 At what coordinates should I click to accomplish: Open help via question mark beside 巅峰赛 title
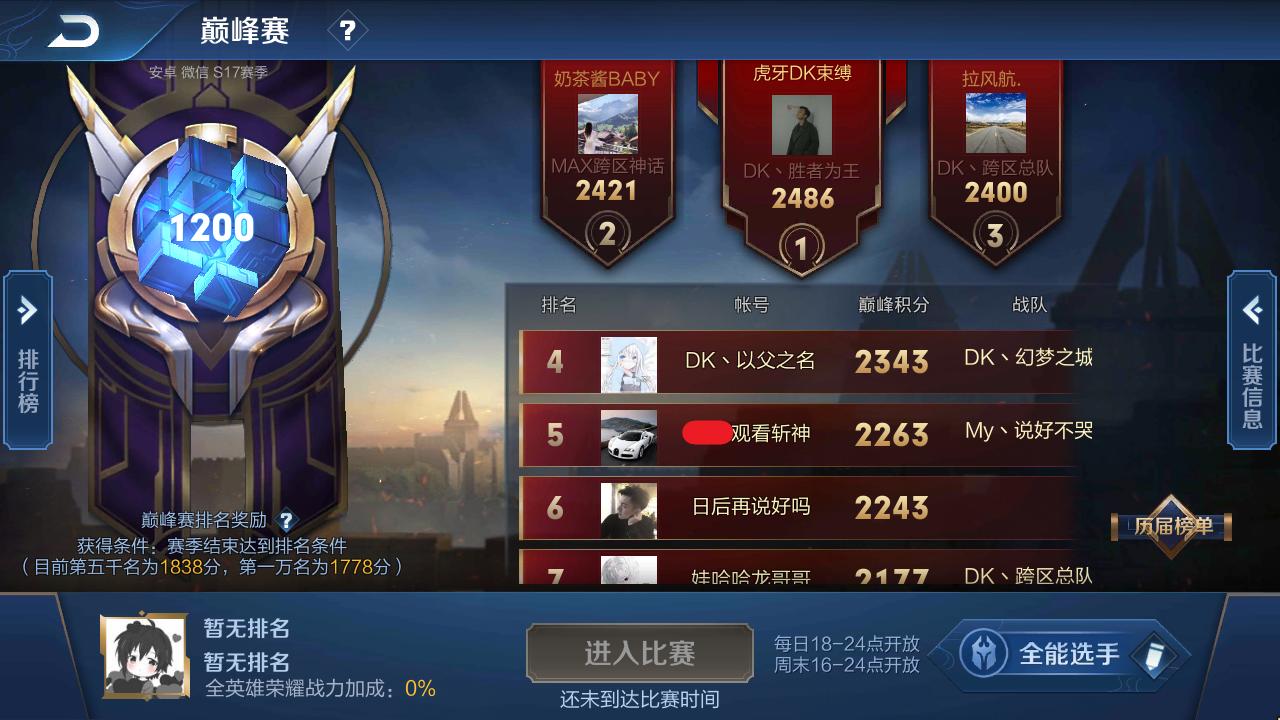pyautogui.click(x=347, y=30)
